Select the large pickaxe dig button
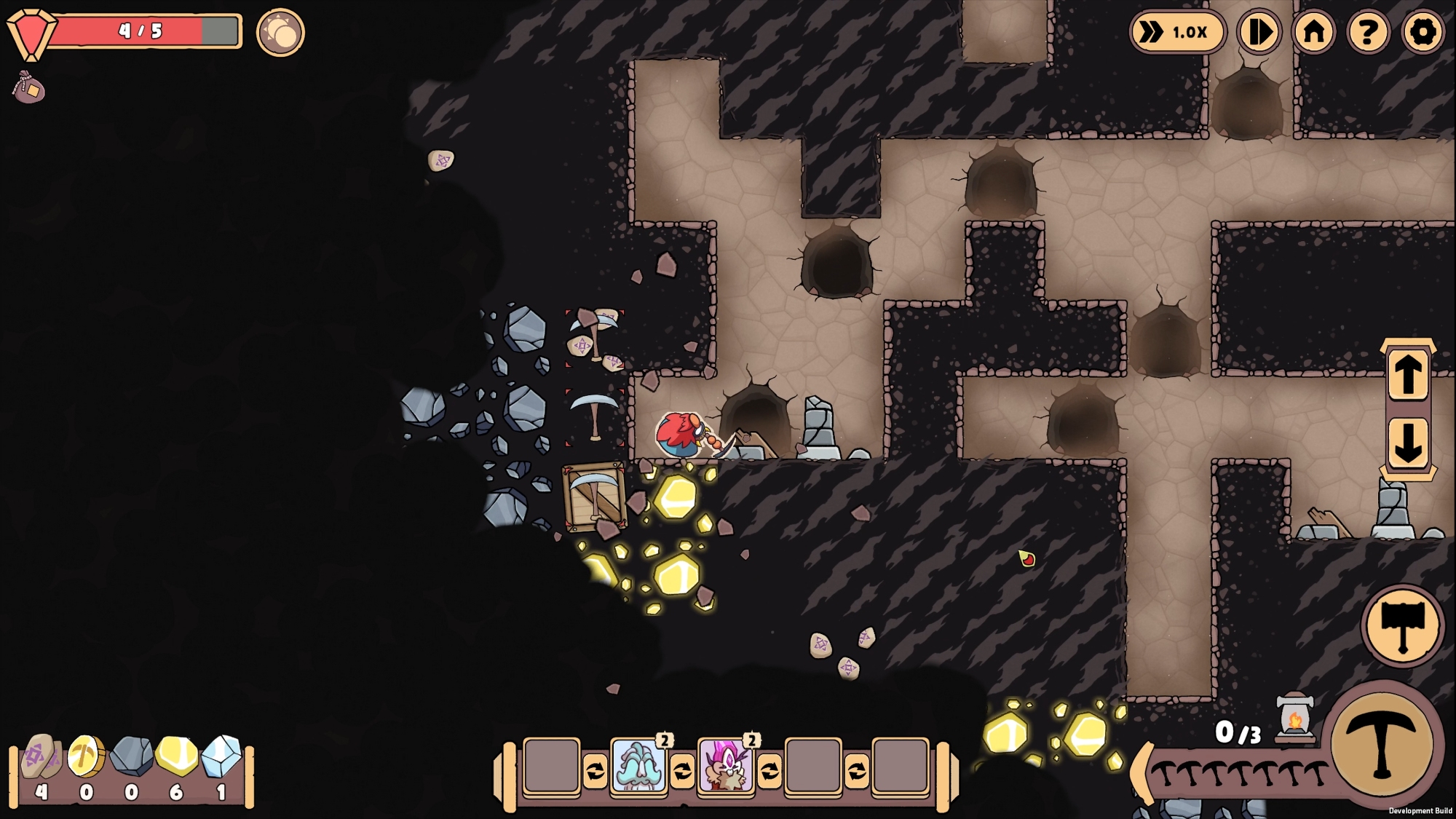Screen dimensions: 1456x819 [x=1382, y=744]
